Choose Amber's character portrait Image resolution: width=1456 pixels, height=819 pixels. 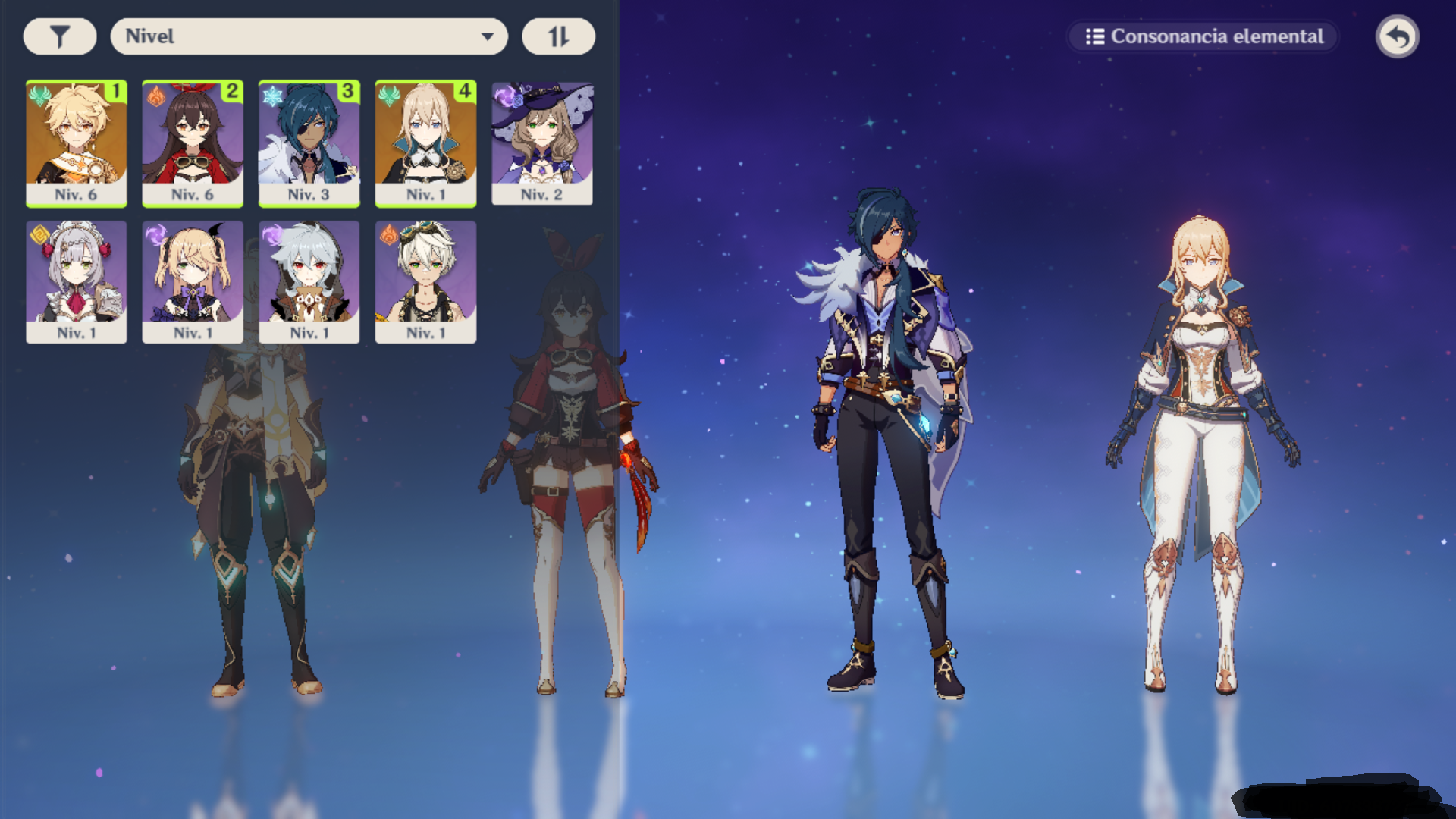click(193, 143)
